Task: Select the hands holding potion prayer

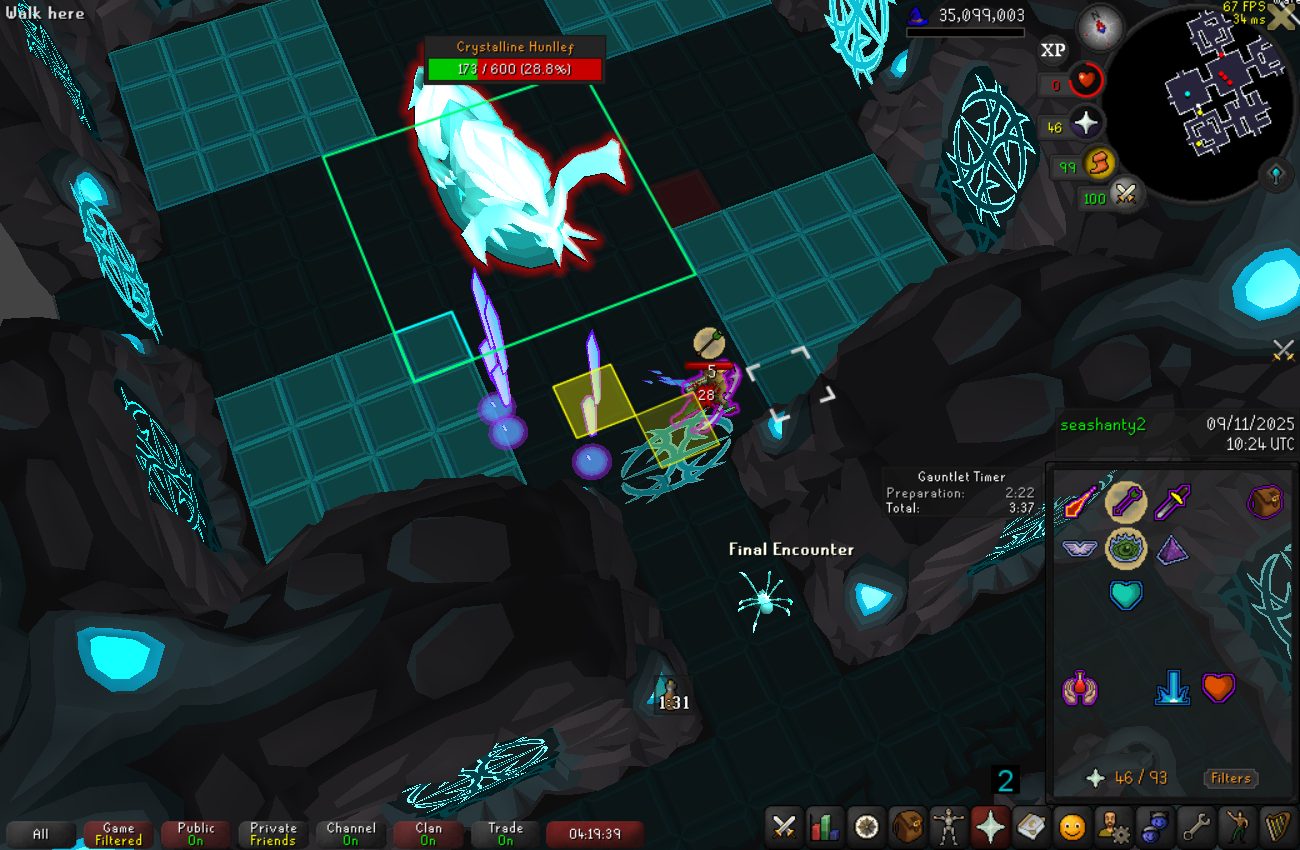Action: [x=1079, y=688]
